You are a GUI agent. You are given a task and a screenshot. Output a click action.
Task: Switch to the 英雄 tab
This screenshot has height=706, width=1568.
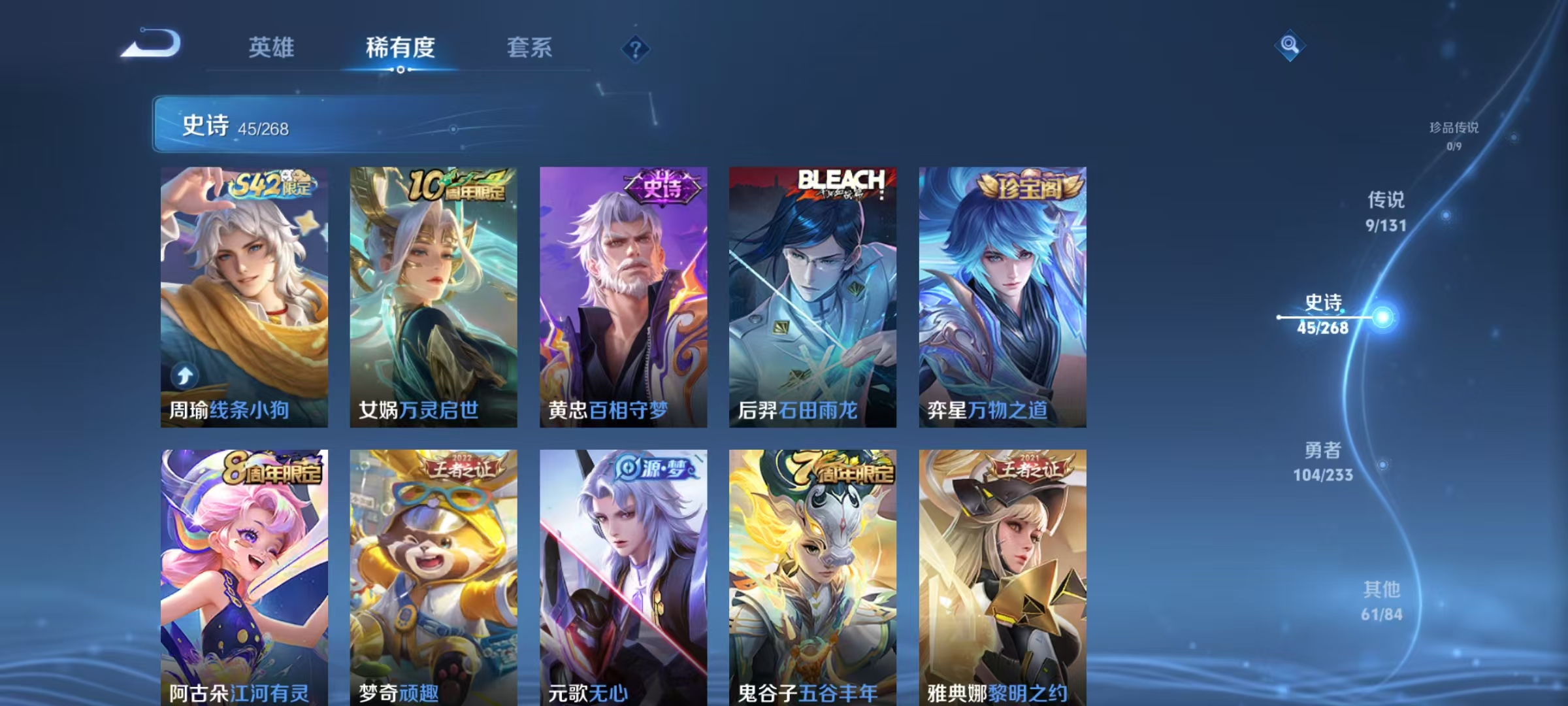click(x=272, y=48)
